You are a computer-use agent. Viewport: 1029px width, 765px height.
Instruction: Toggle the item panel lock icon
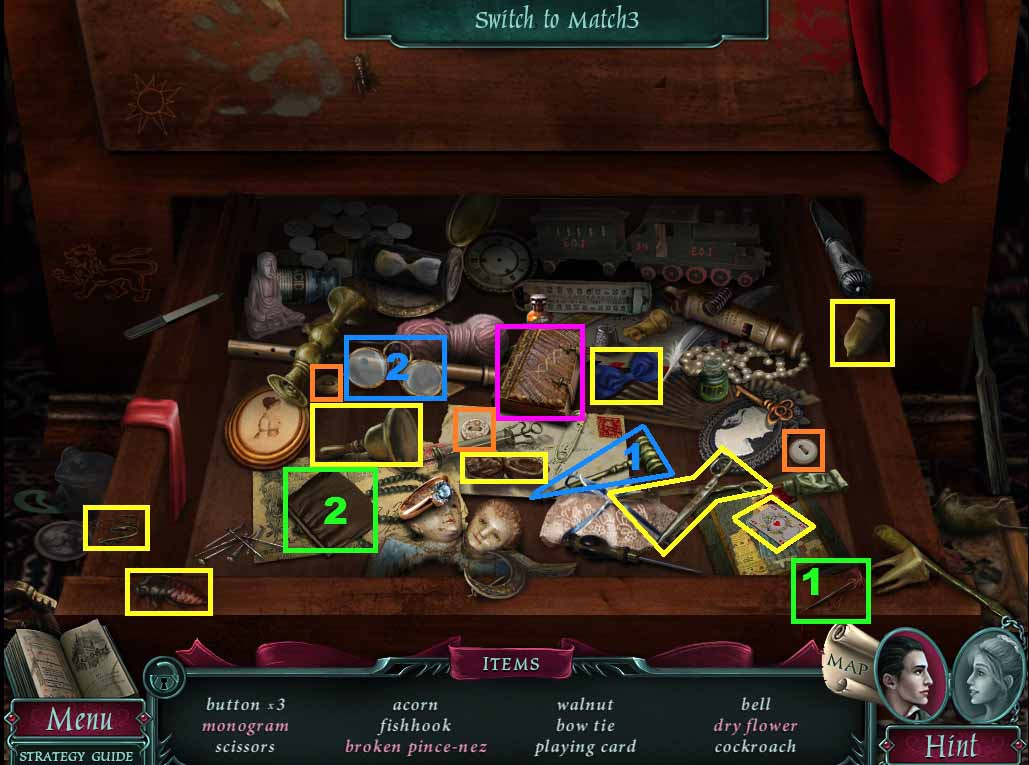(160, 681)
